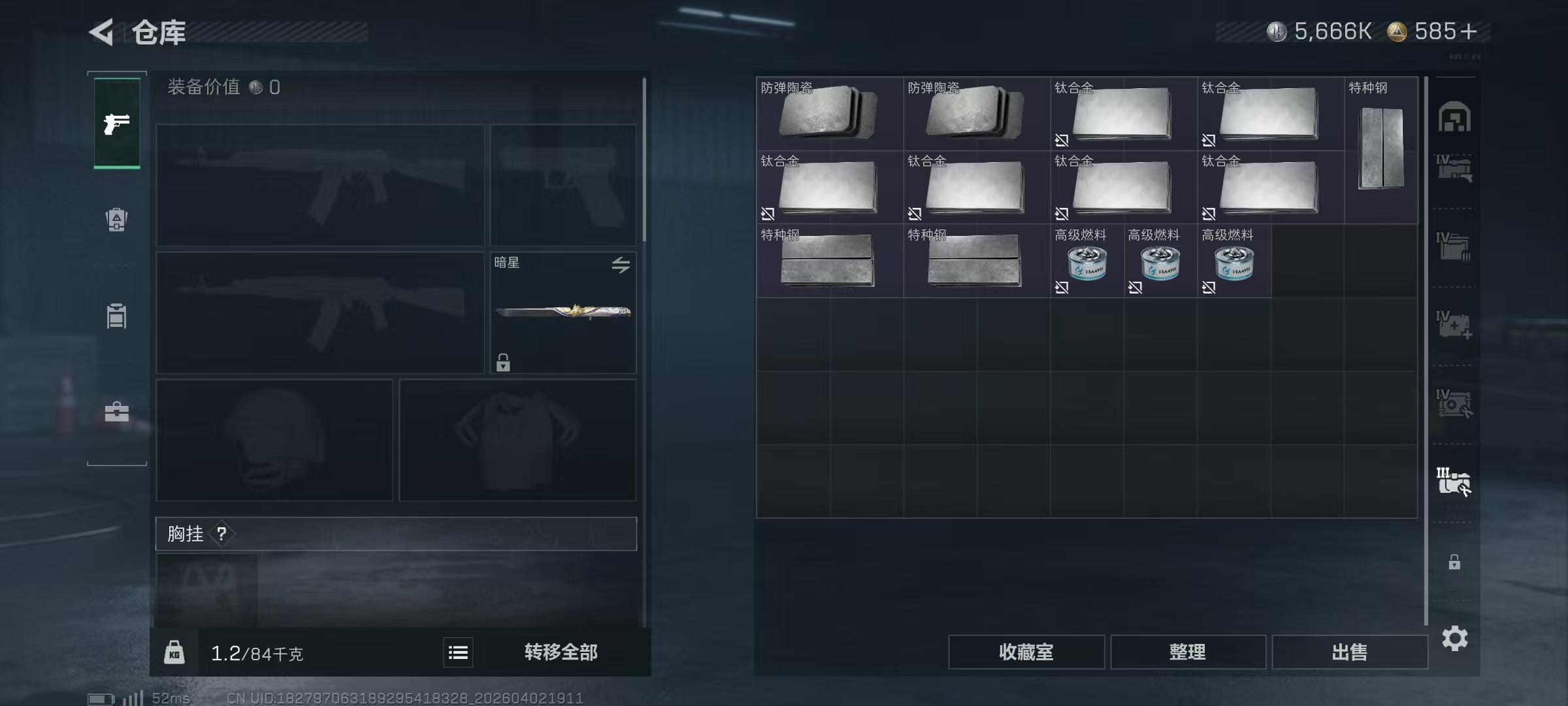
Task: Select the tier III tool case icon
Action: (x=1456, y=482)
